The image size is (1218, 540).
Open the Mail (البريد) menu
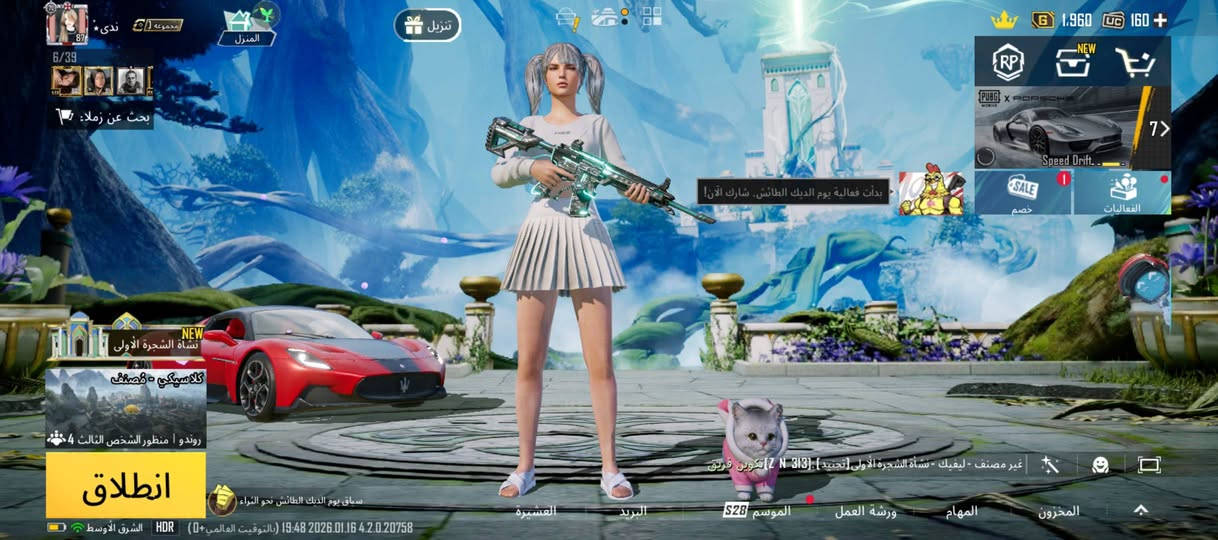pyautogui.click(x=631, y=511)
